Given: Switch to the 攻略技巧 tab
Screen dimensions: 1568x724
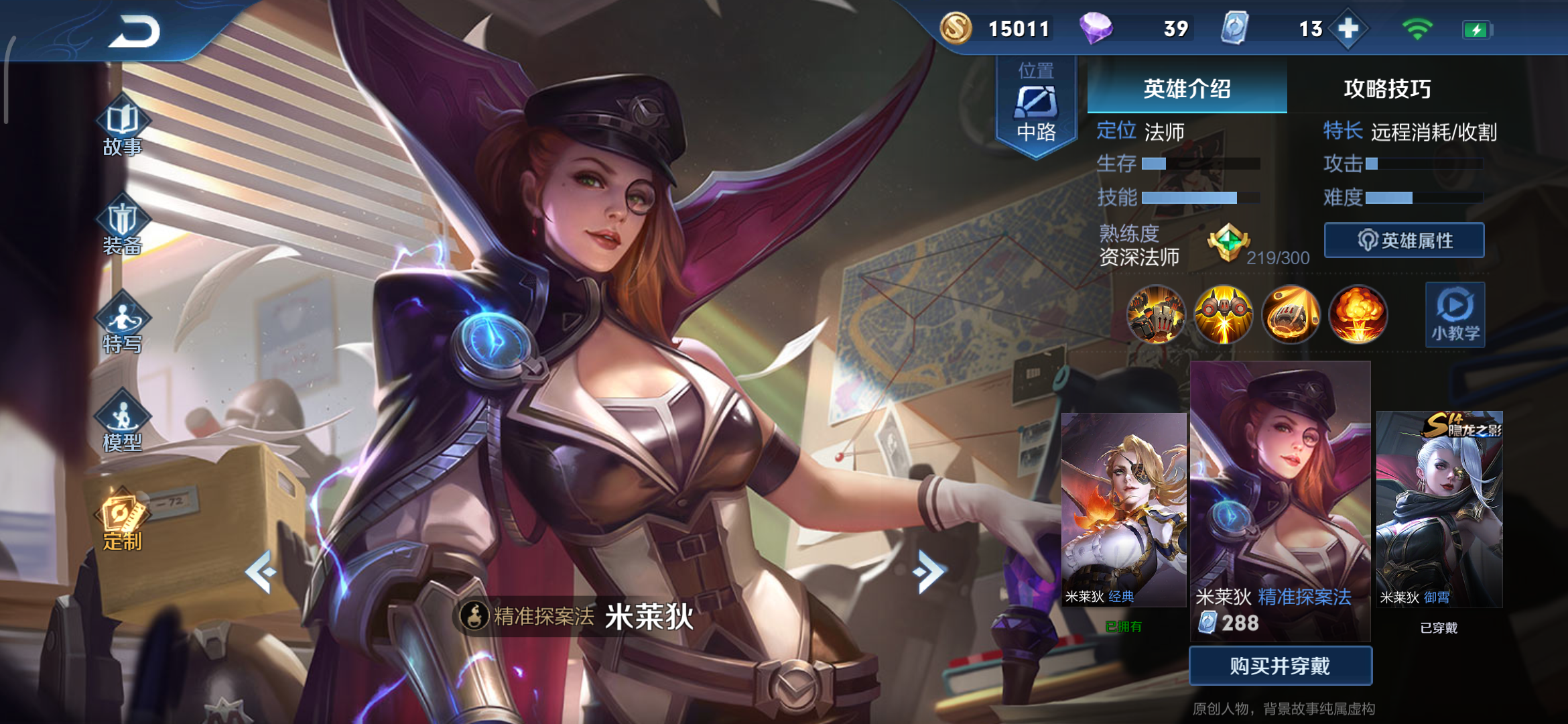Looking at the screenshot, I should 1387,88.
